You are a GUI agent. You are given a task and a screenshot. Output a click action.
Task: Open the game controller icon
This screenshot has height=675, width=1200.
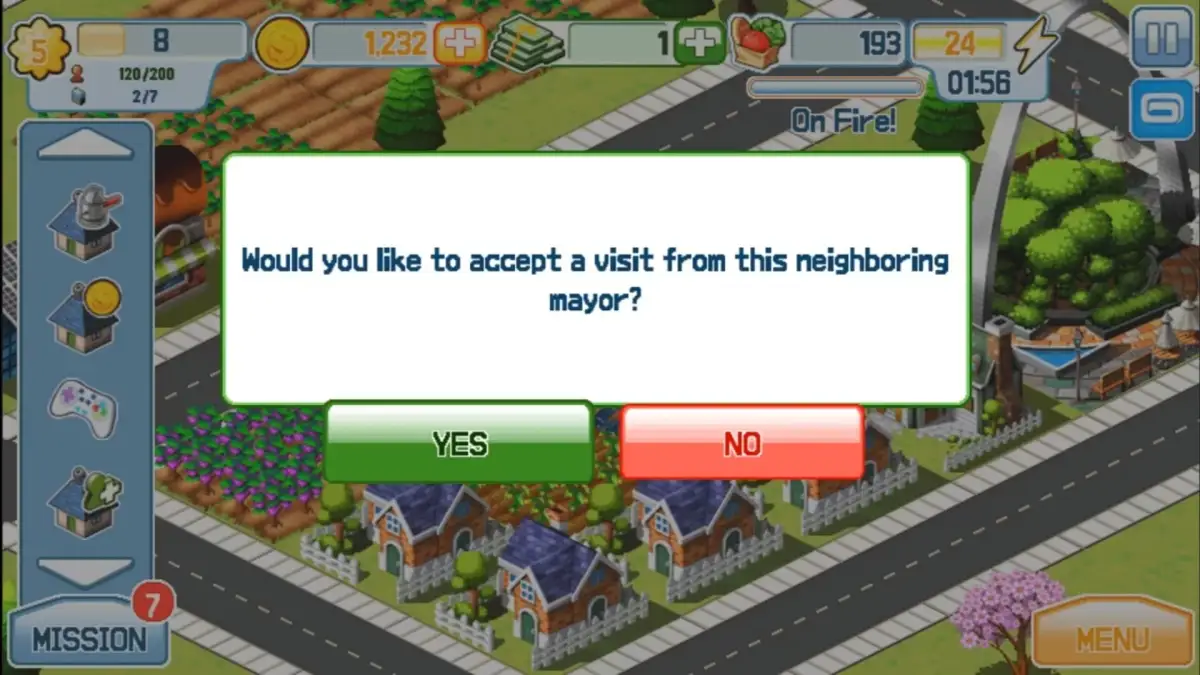pos(85,406)
